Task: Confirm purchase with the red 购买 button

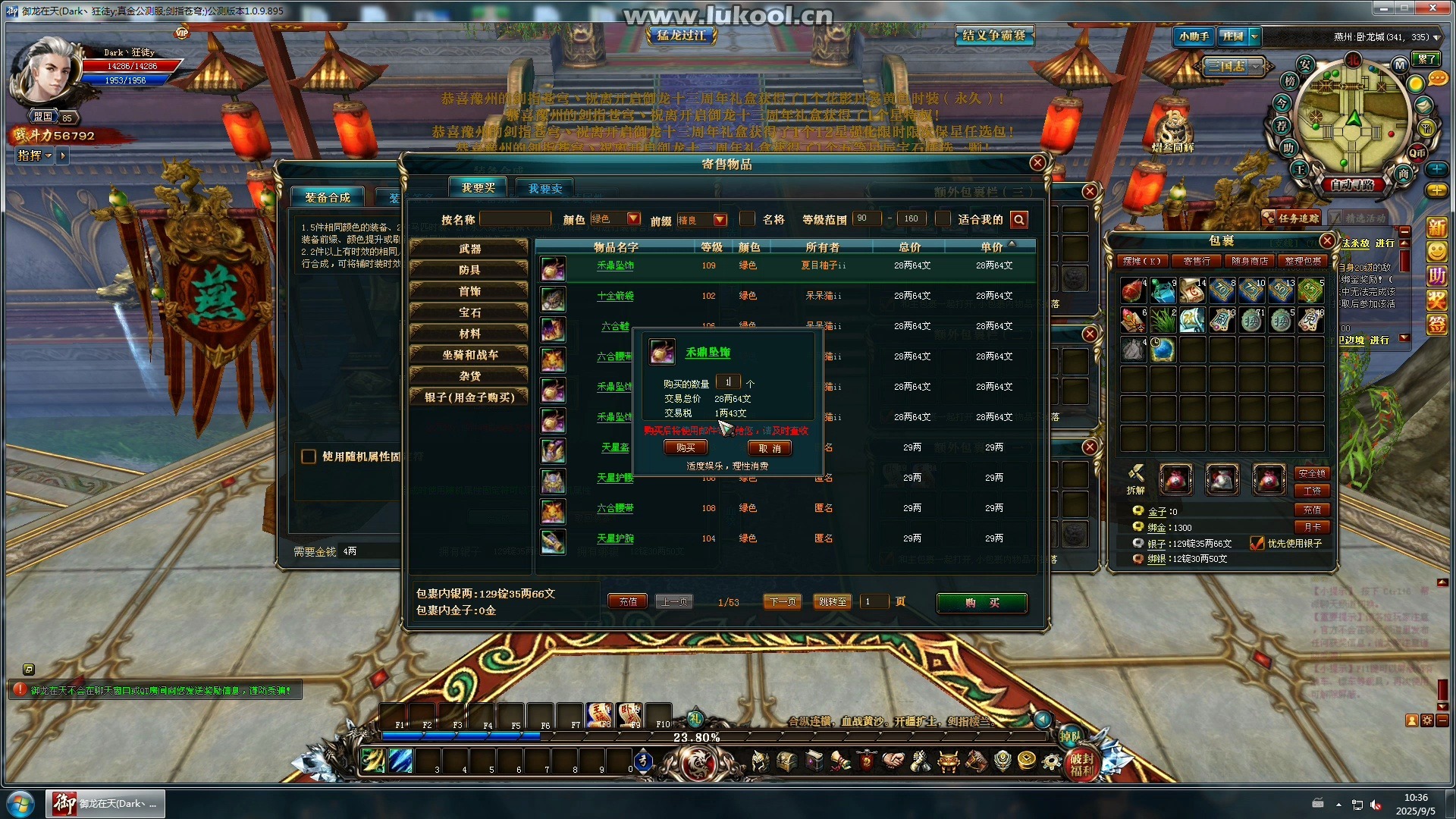Action: tap(686, 448)
